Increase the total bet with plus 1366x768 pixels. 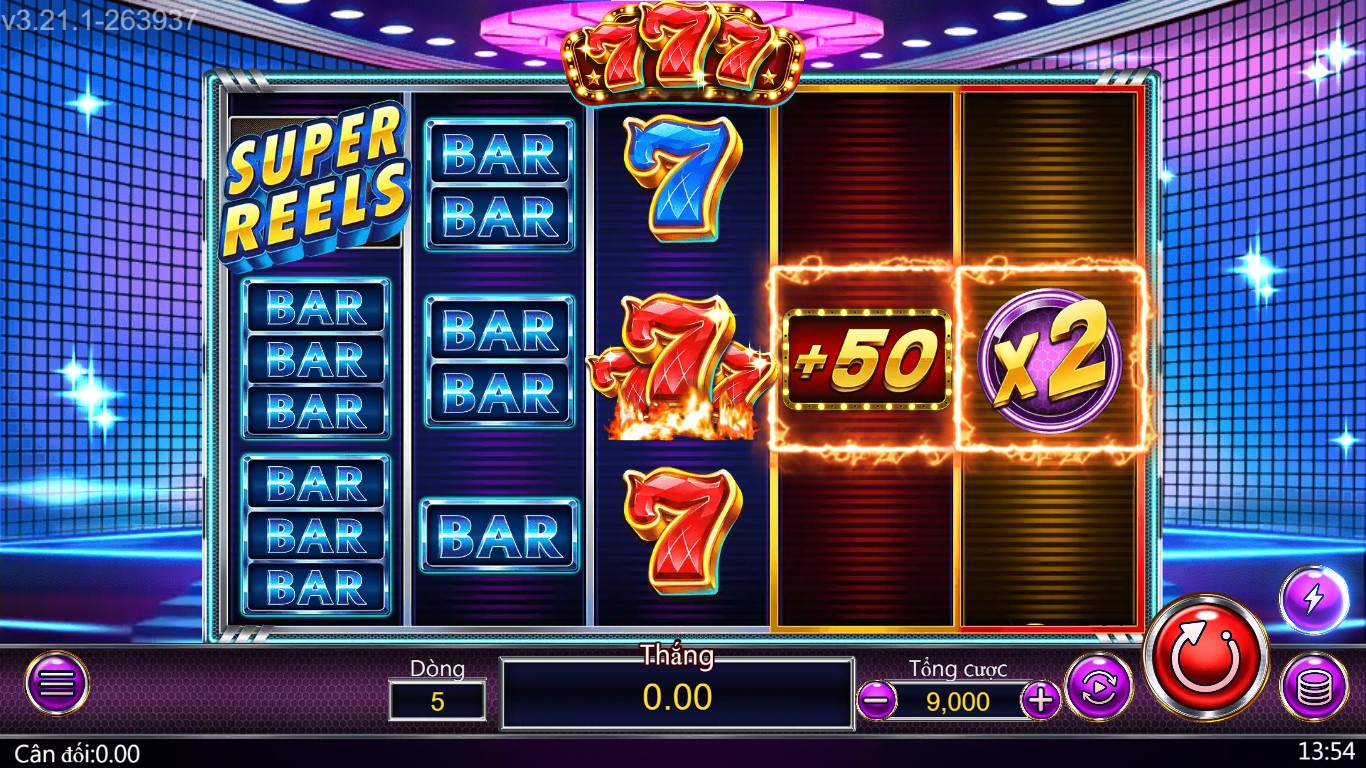1041,700
